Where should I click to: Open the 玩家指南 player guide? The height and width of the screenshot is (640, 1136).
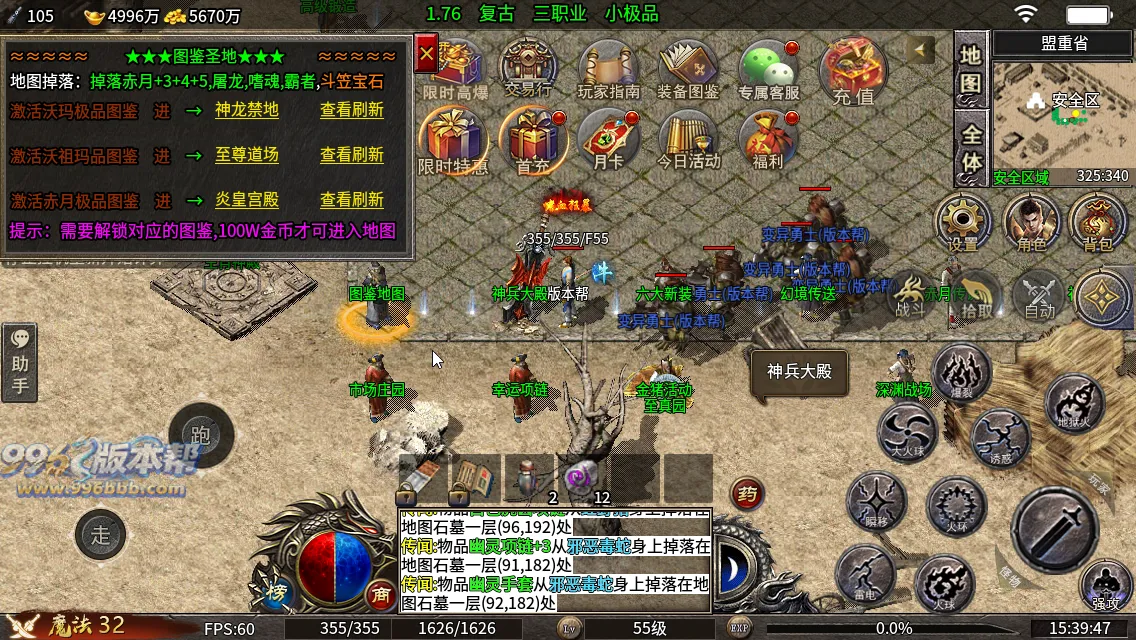(x=608, y=72)
